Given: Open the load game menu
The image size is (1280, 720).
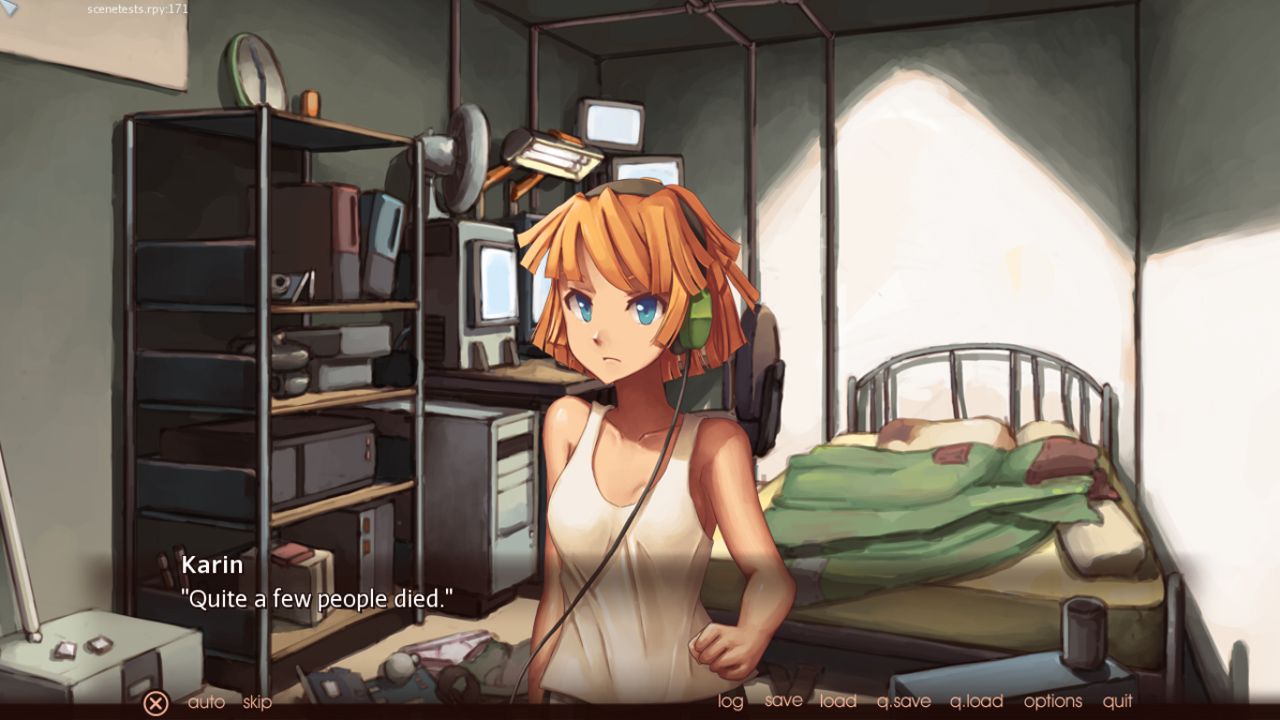Looking at the screenshot, I should pyautogui.click(x=838, y=701).
